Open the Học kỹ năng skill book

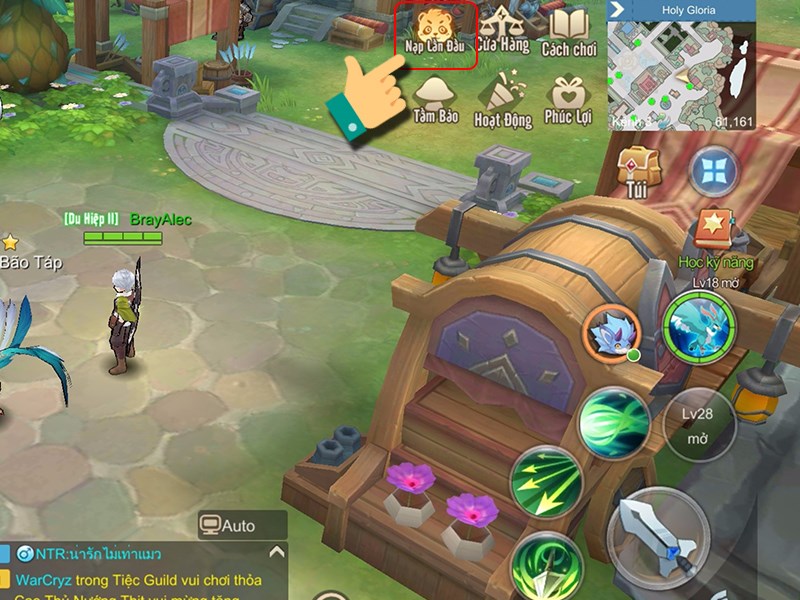click(x=714, y=235)
